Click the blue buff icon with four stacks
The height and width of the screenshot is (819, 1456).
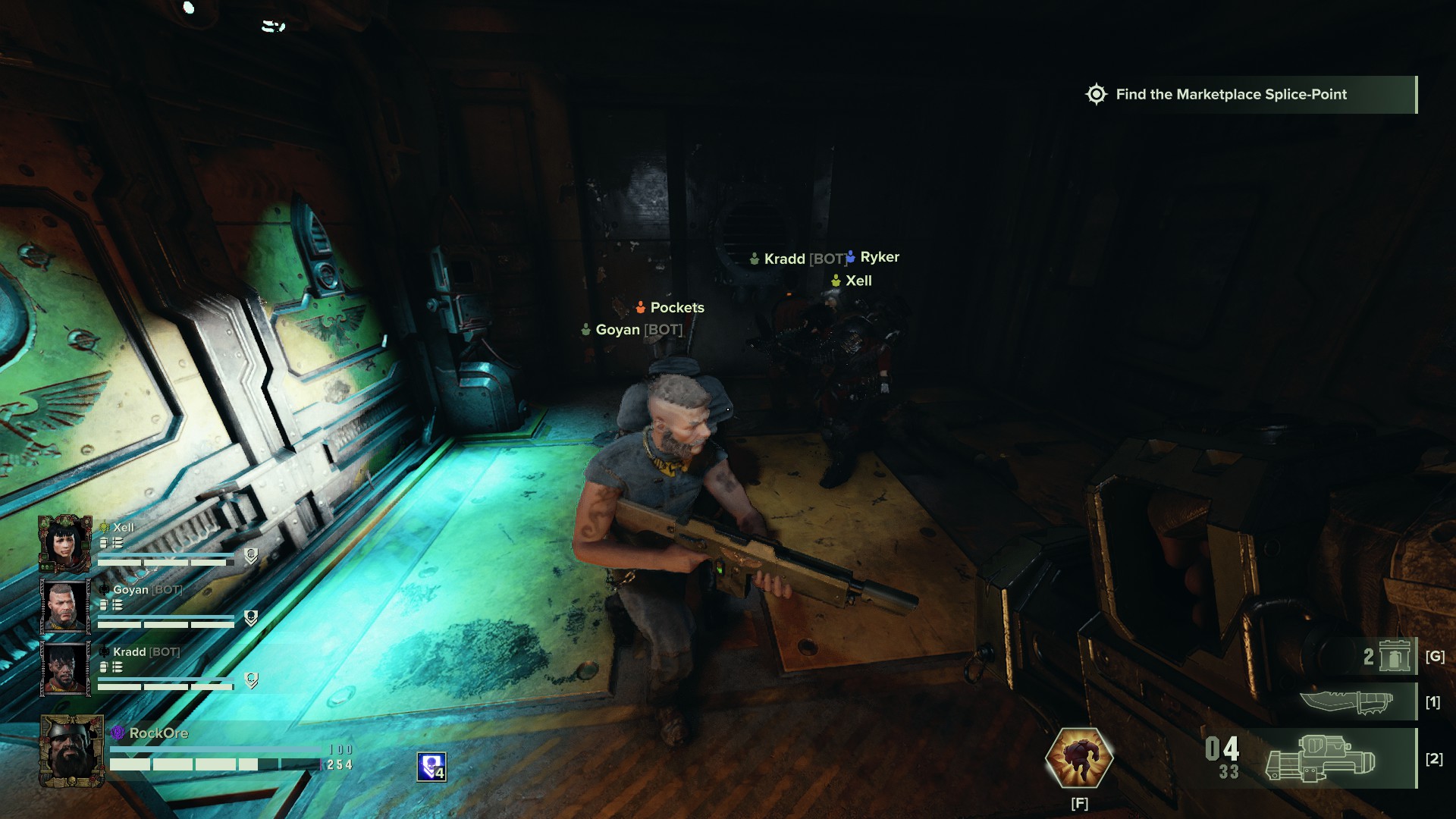click(431, 767)
